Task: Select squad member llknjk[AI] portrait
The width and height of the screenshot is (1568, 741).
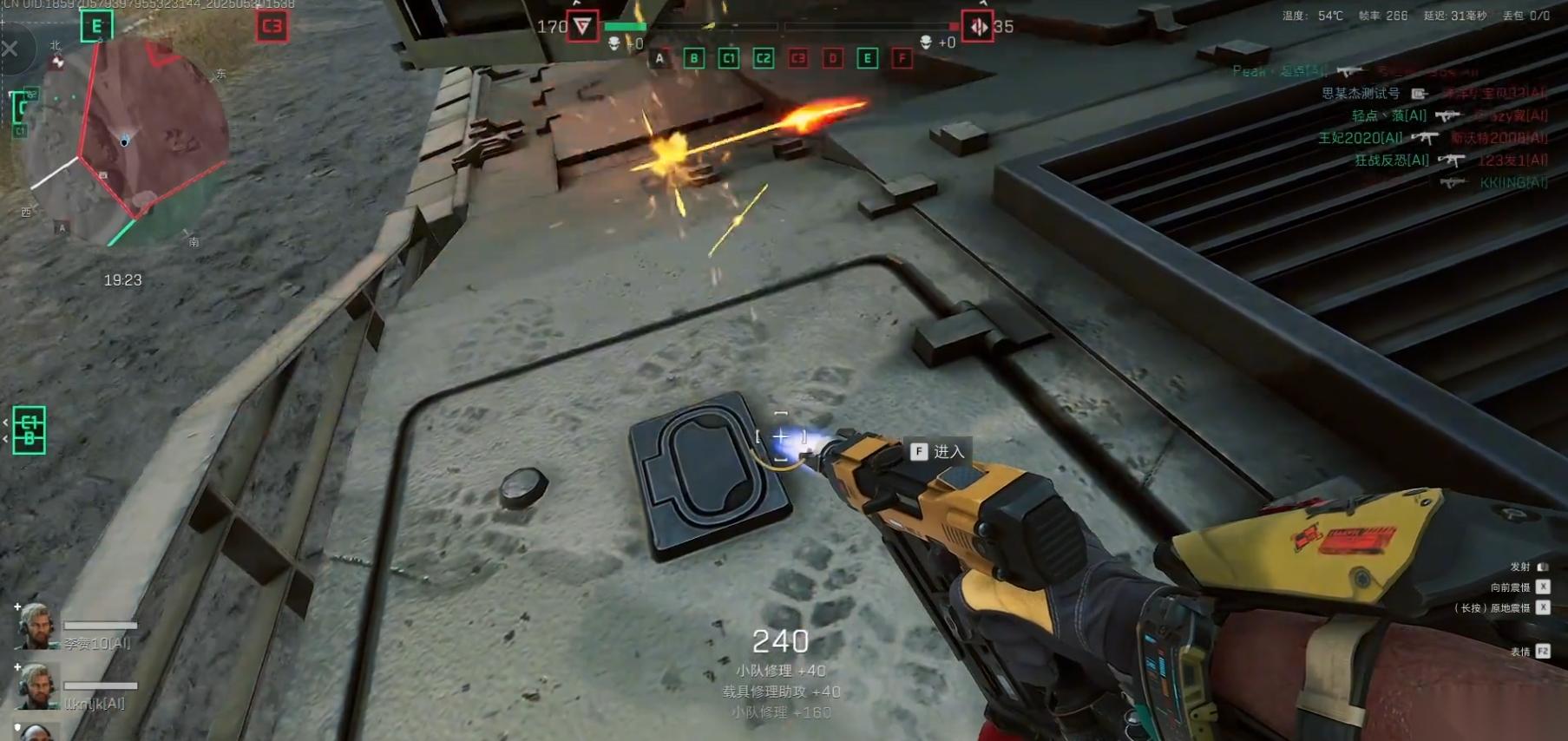Action: click(36, 686)
